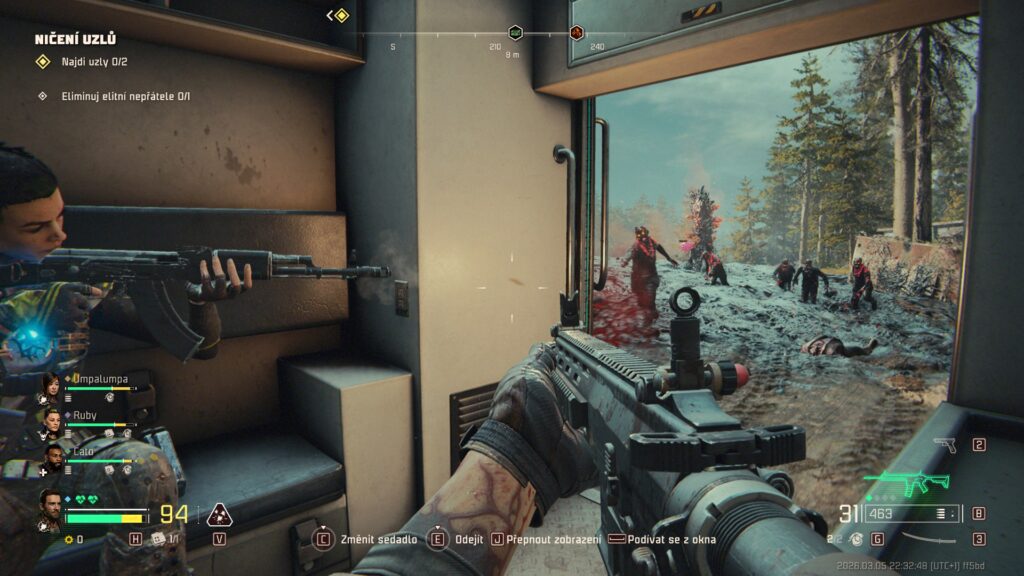Click the yellow diamond objective direction marker
The height and width of the screenshot is (576, 1024).
341,15
